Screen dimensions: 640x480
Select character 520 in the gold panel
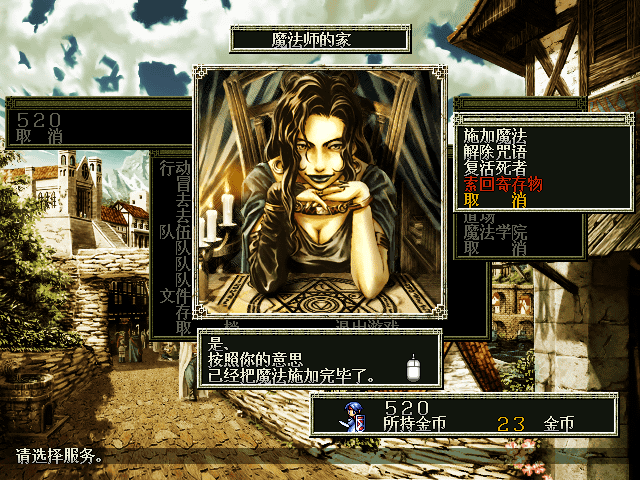pyautogui.click(x=407, y=407)
